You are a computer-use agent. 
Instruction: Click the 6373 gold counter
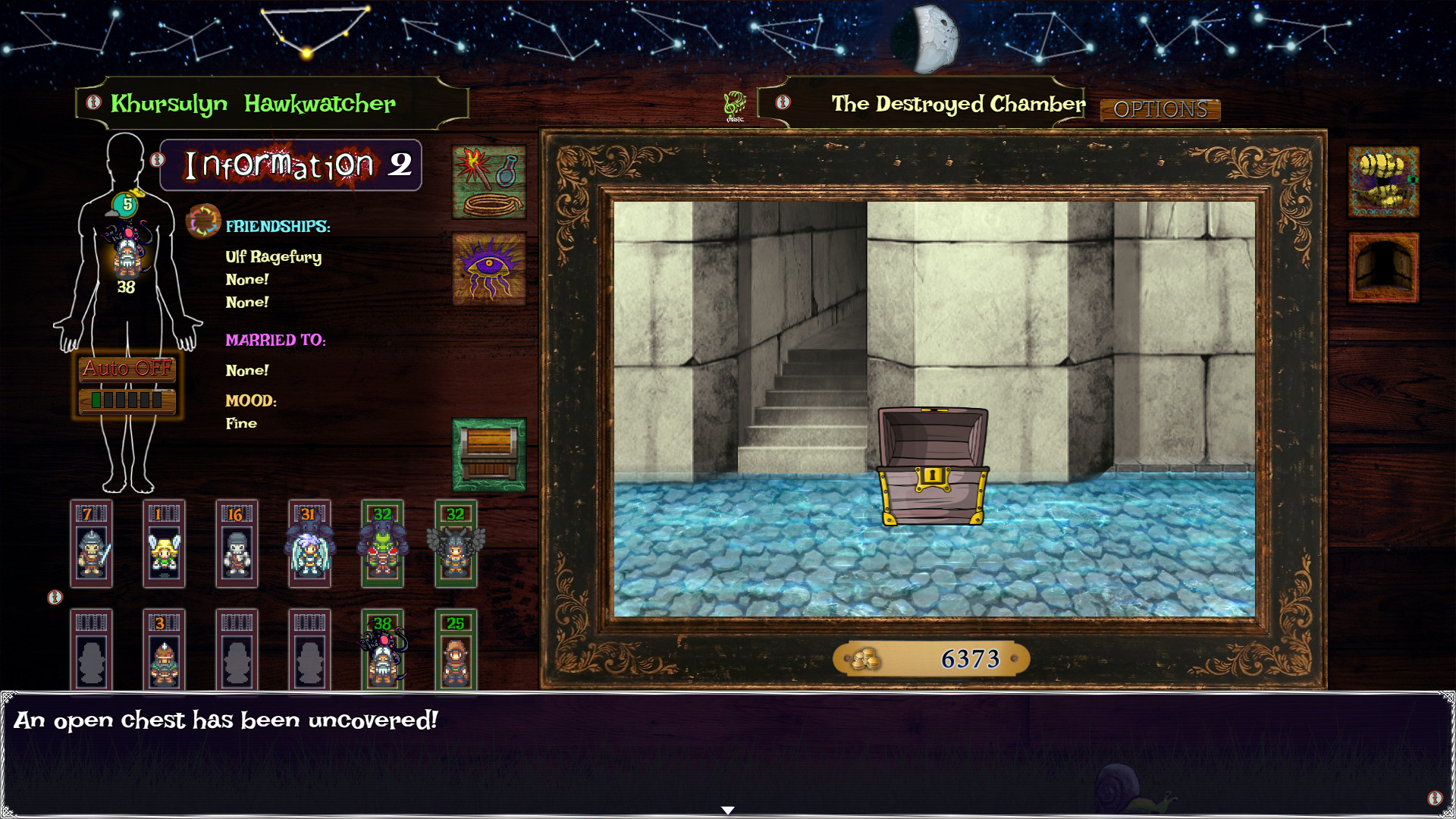pyautogui.click(x=971, y=658)
